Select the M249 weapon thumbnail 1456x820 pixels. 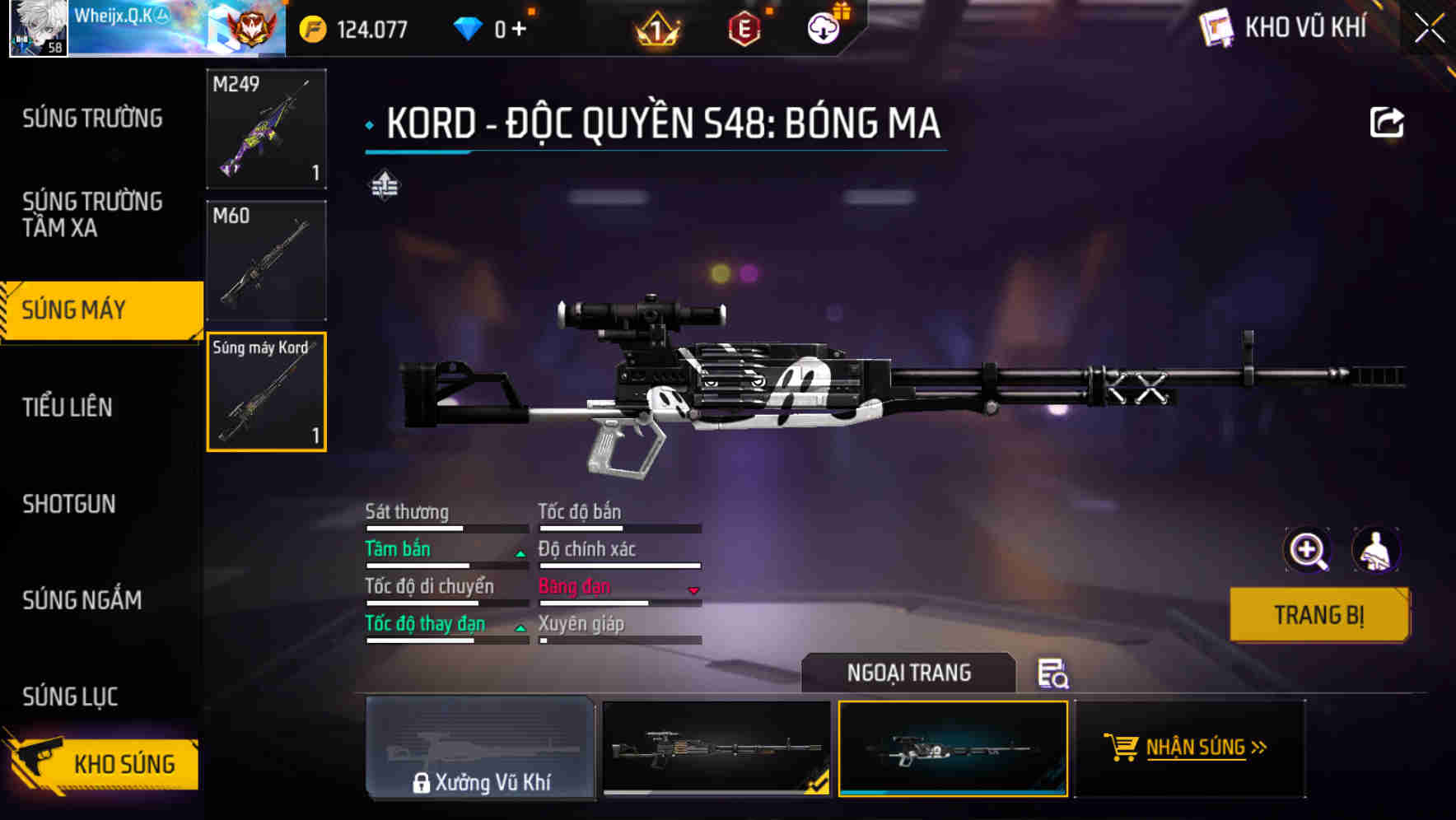click(265, 129)
